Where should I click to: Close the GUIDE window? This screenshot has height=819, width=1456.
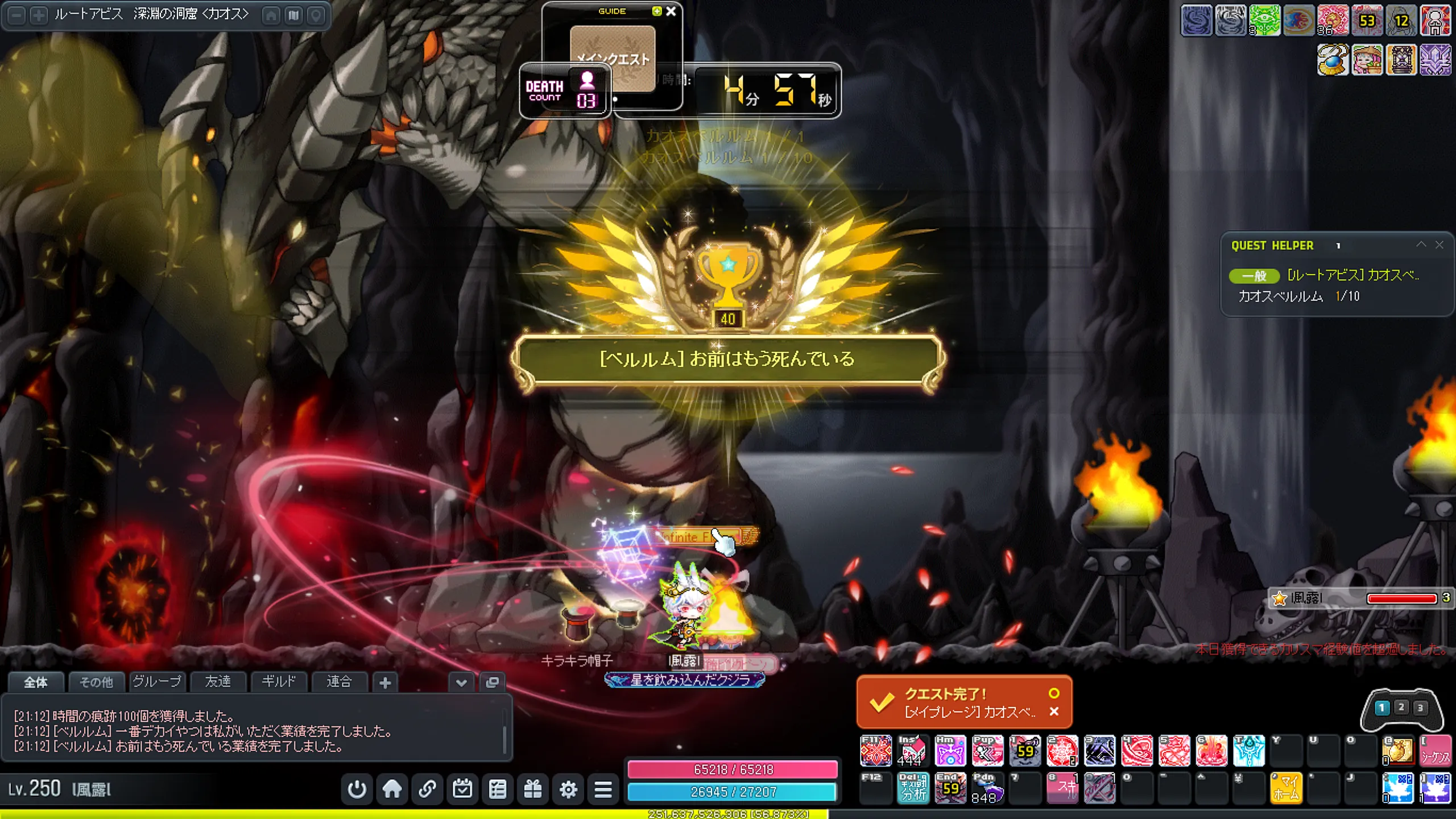pyautogui.click(x=671, y=11)
